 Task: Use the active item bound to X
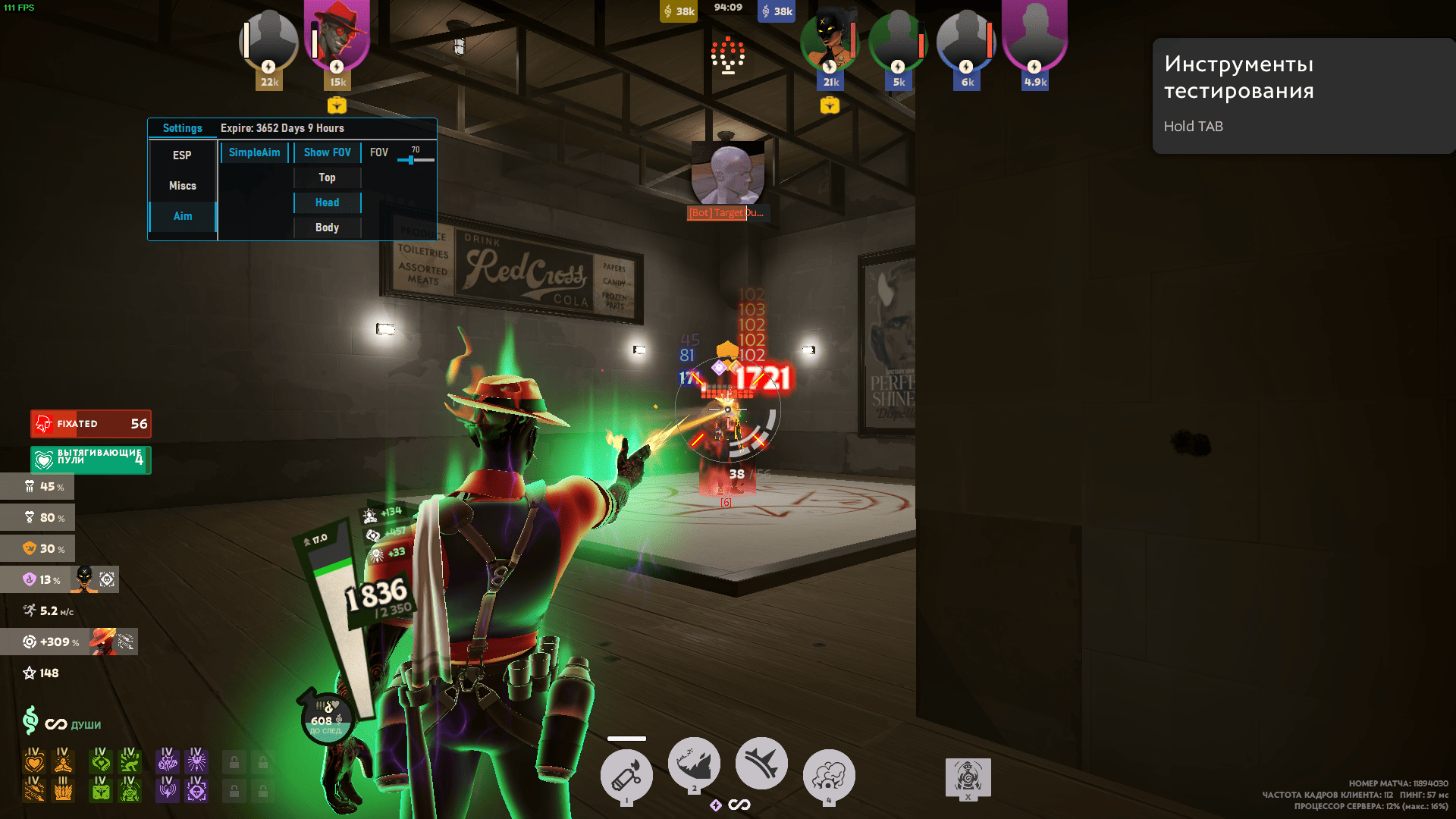[x=968, y=777]
